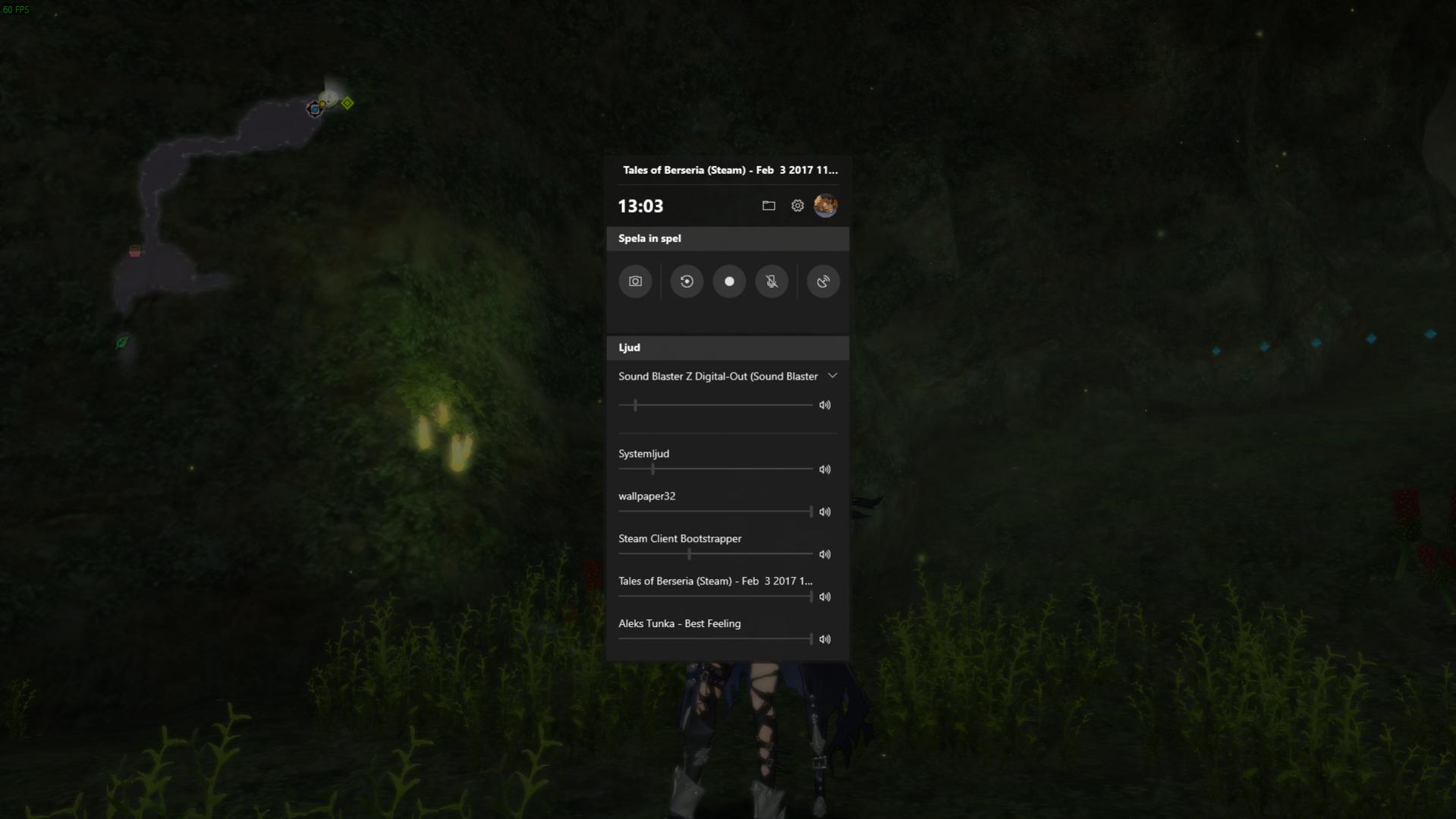Click the Tales of Berseria window title
Viewport: 1456px width, 819px height.
click(x=729, y=170)
